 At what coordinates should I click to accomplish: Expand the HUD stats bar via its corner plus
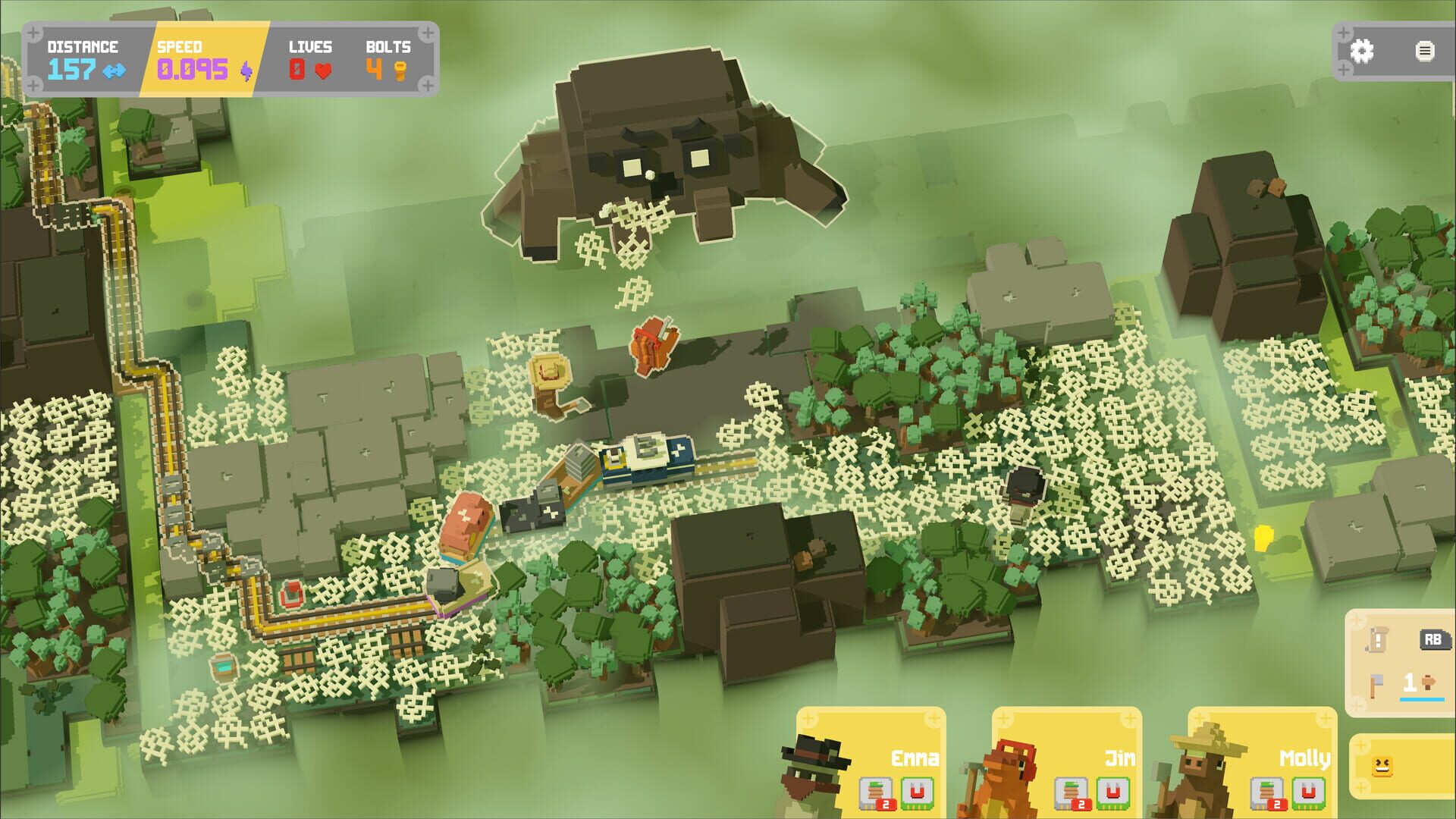(x=32, y=32)
